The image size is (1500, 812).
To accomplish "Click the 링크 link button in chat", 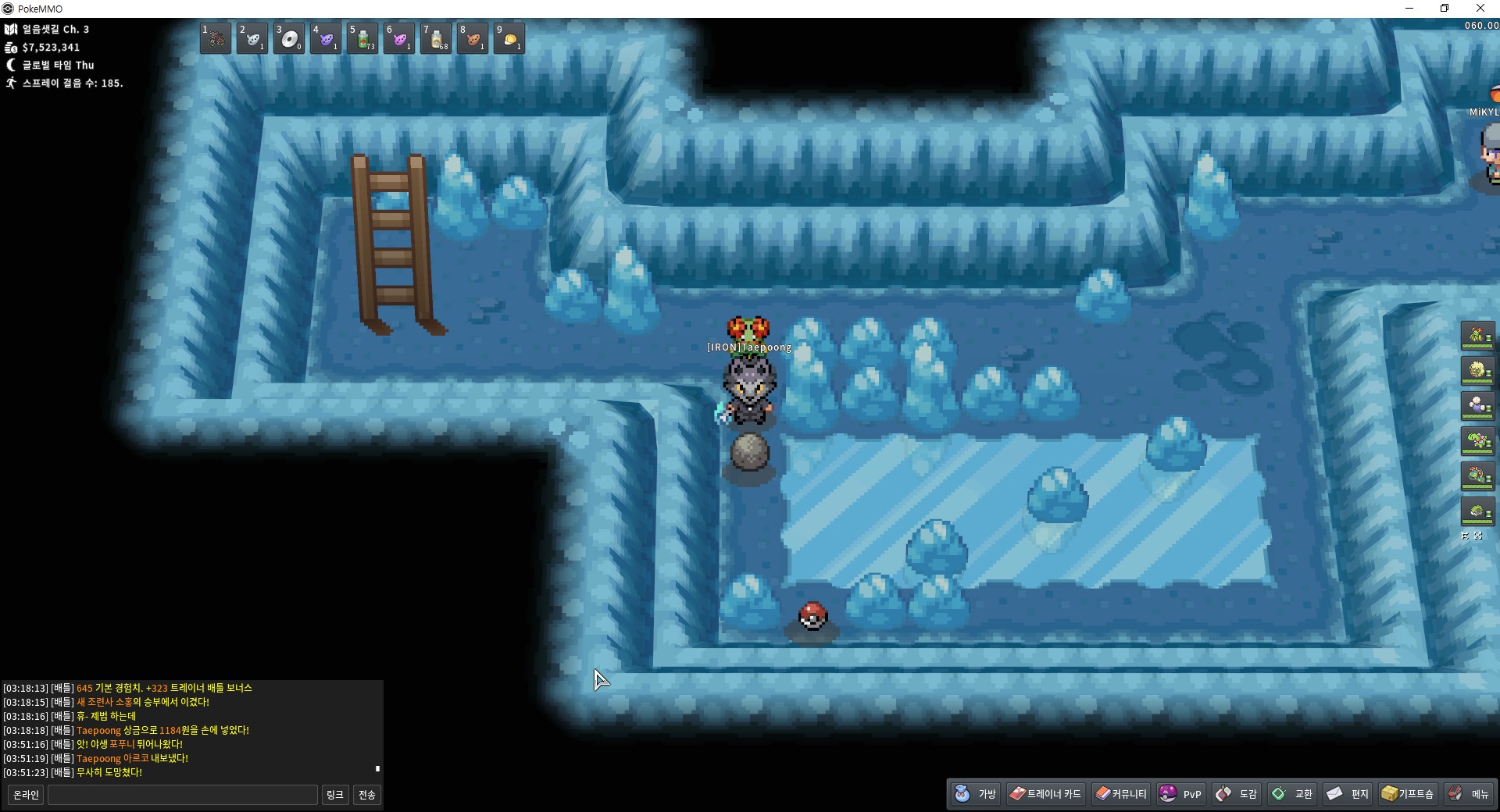I will pos(334,795).
